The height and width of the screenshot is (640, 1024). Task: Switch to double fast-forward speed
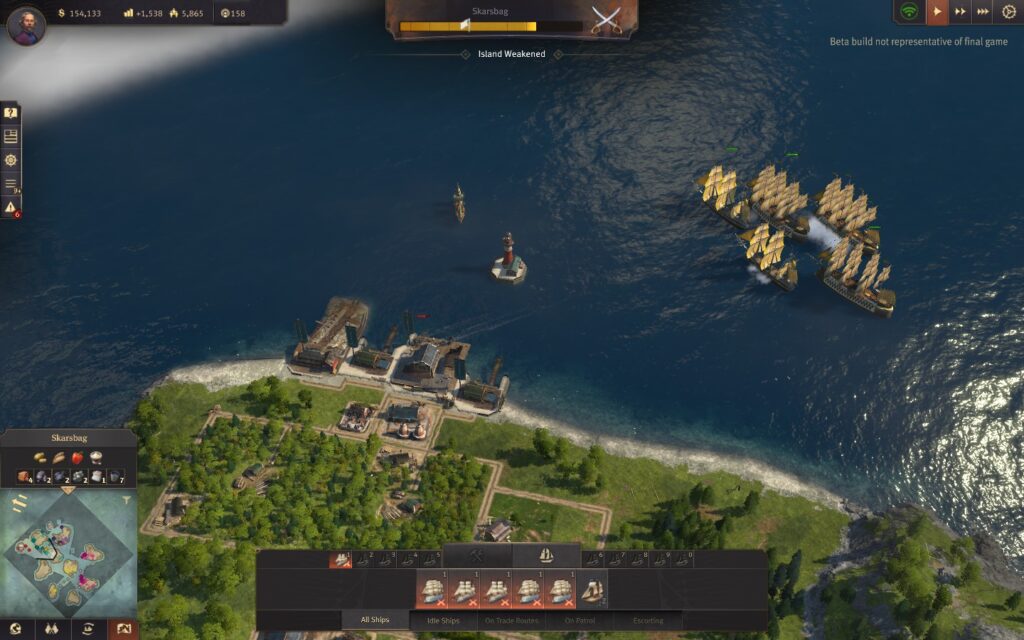[x=960, y=12]
